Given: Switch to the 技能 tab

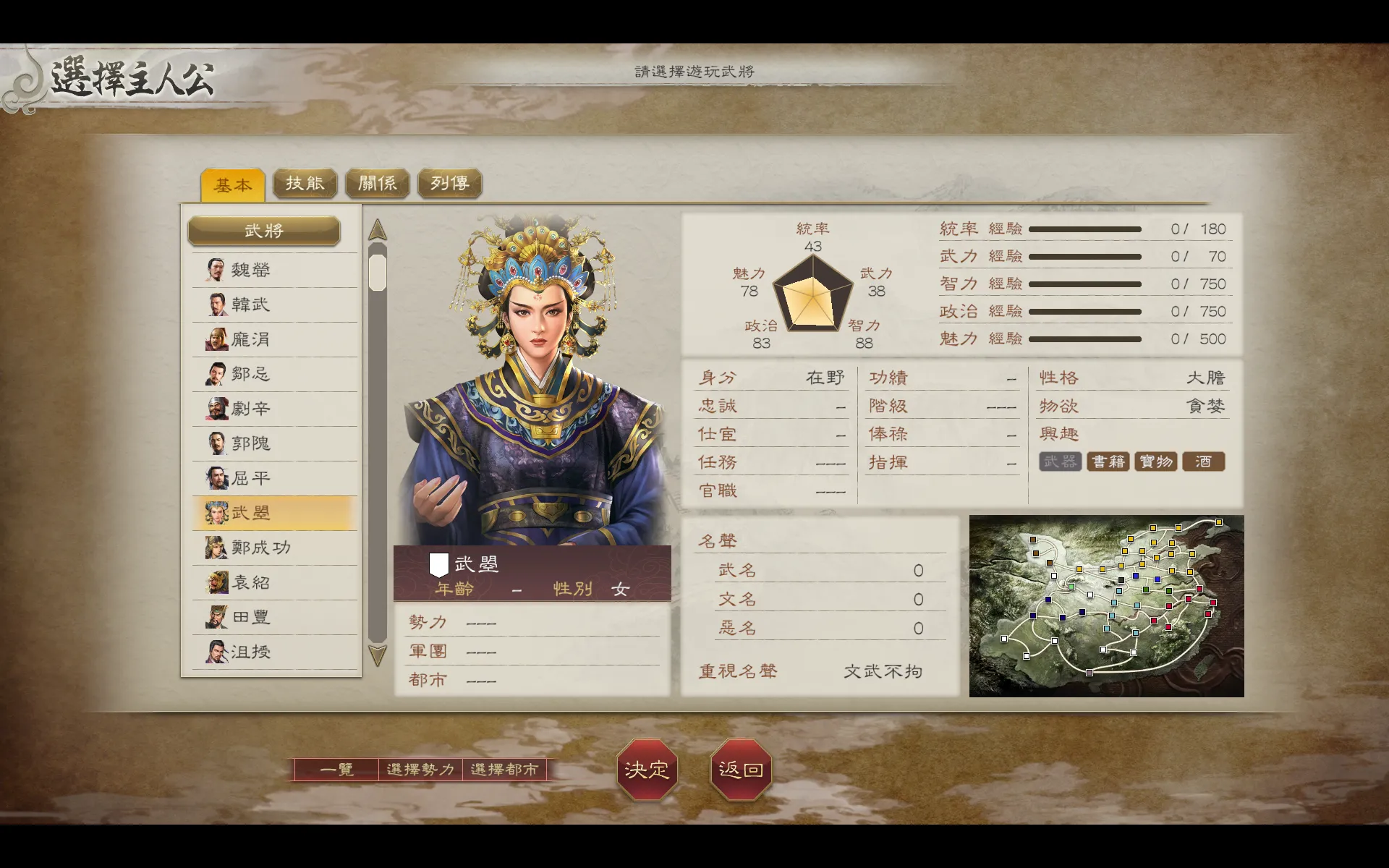Looking at the screenshot, I should click(304, 183).
